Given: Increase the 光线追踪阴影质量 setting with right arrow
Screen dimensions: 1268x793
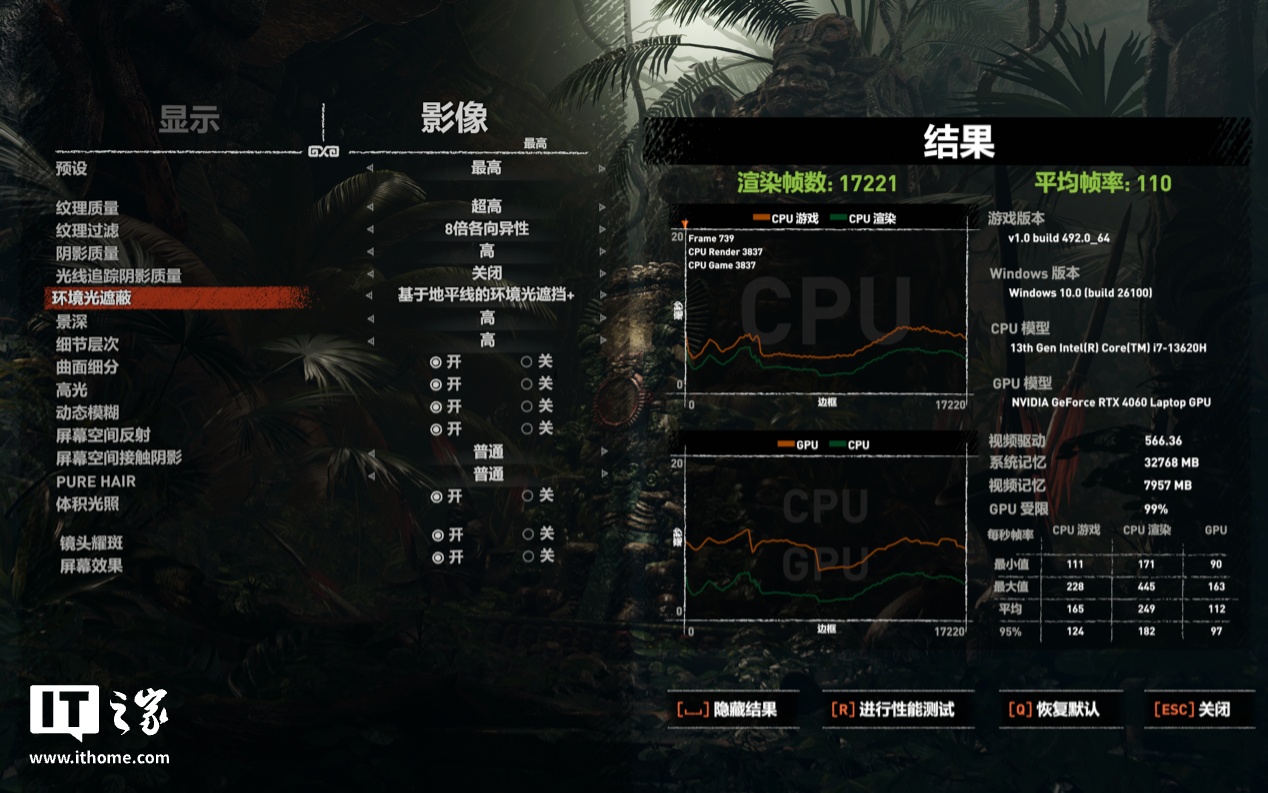Looking at the screenshot, I should coord(602,273).
